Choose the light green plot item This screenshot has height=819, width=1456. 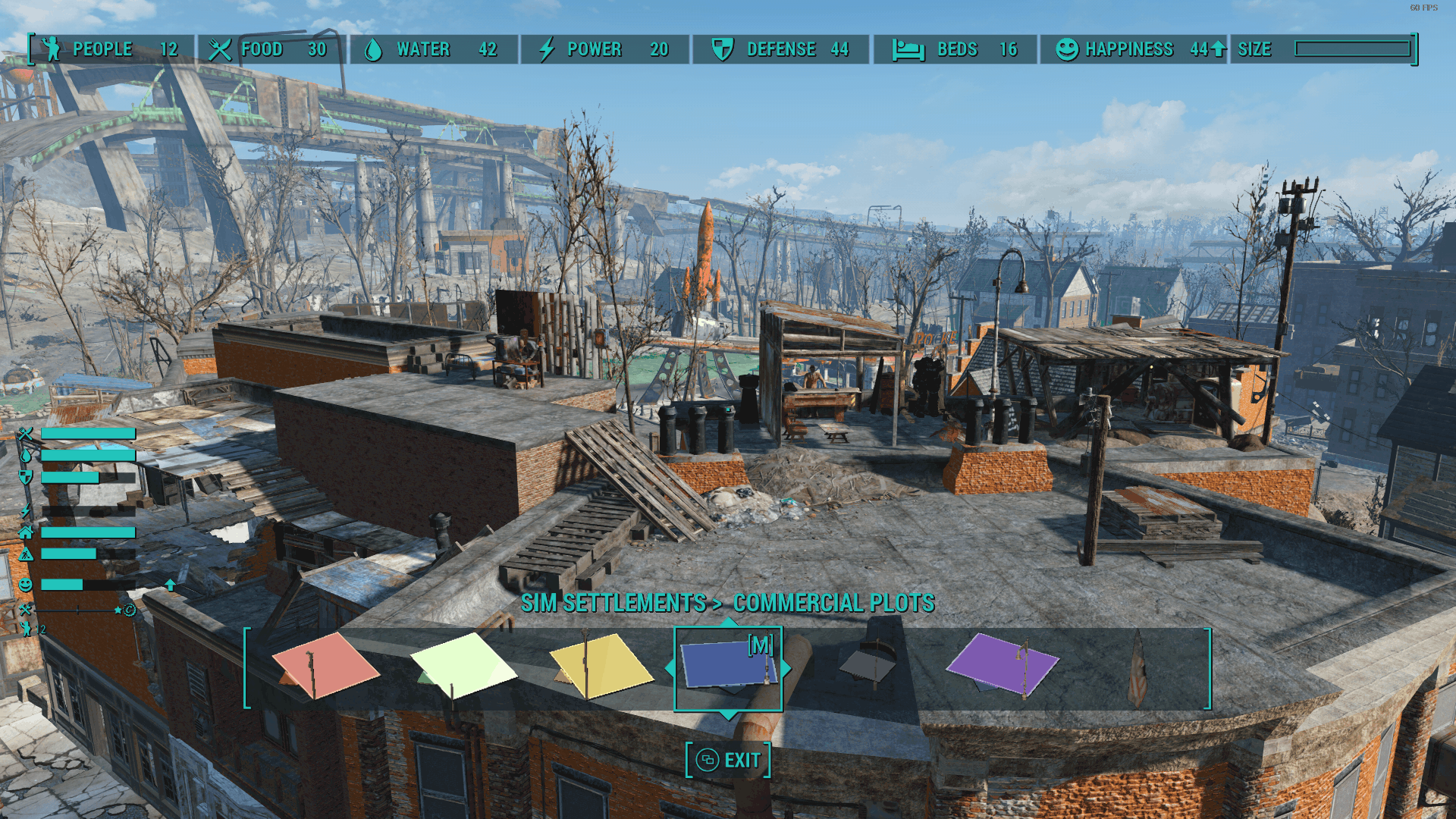click(x=463, y=666)
